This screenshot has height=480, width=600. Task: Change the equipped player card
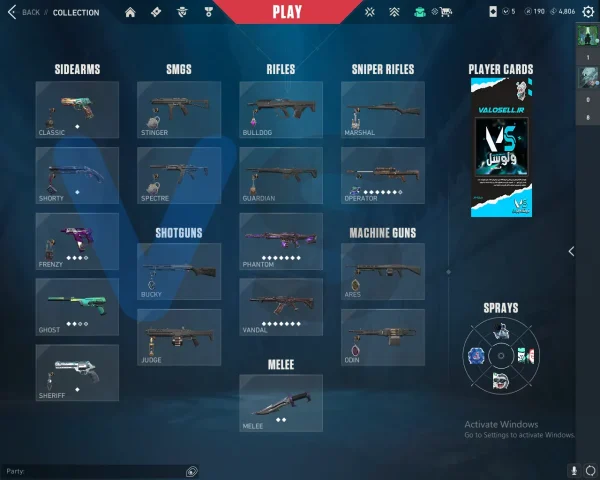point(501,147)
